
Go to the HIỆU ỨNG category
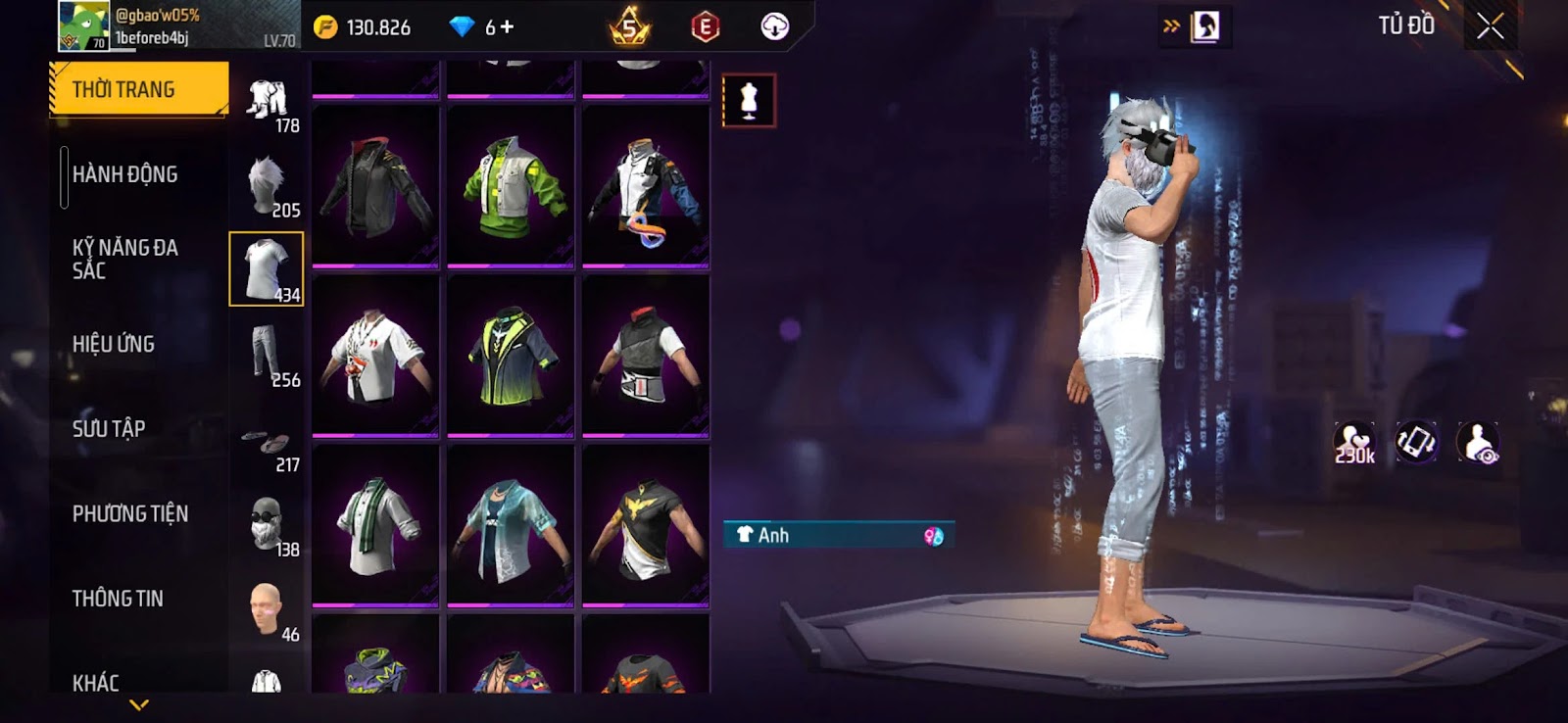(114, 344)
